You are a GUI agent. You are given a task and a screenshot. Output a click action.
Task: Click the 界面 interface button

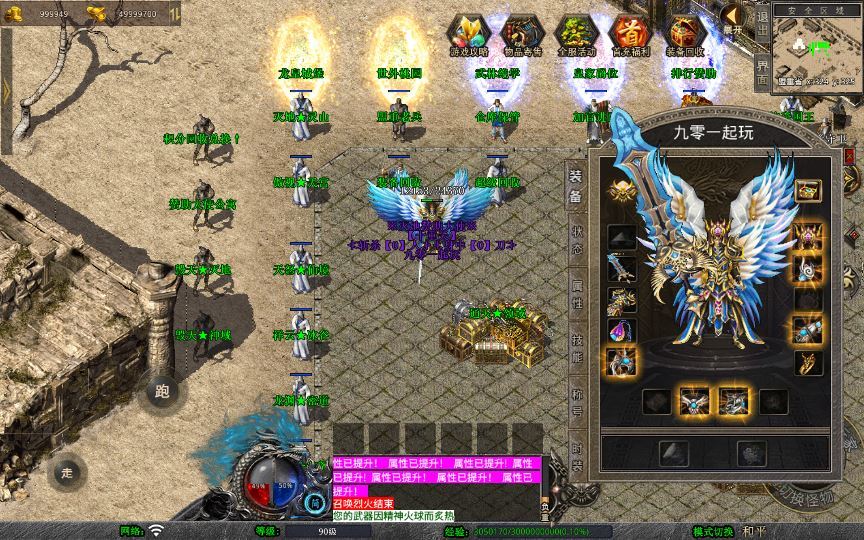(x=762, y=73)
